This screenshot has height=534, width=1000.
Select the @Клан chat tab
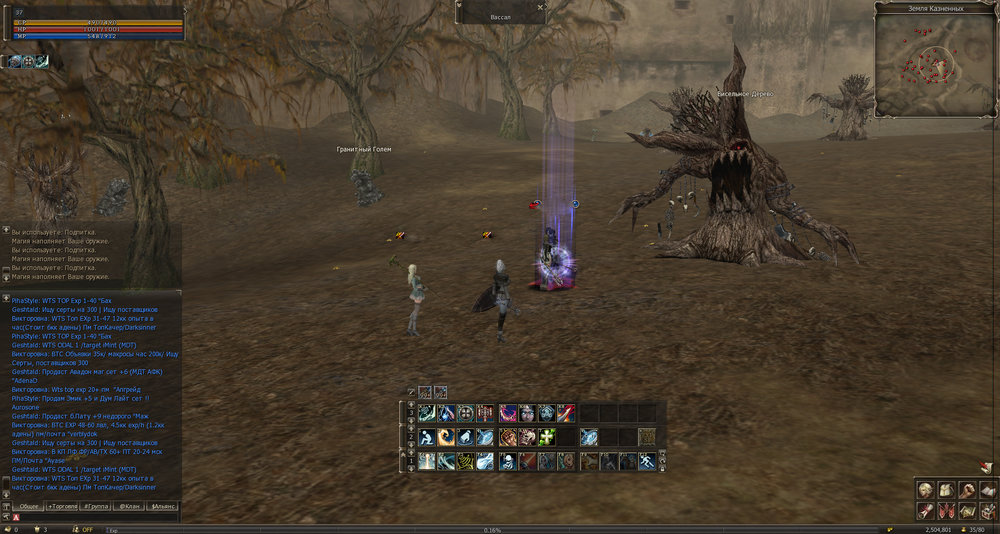pos(130,507)
